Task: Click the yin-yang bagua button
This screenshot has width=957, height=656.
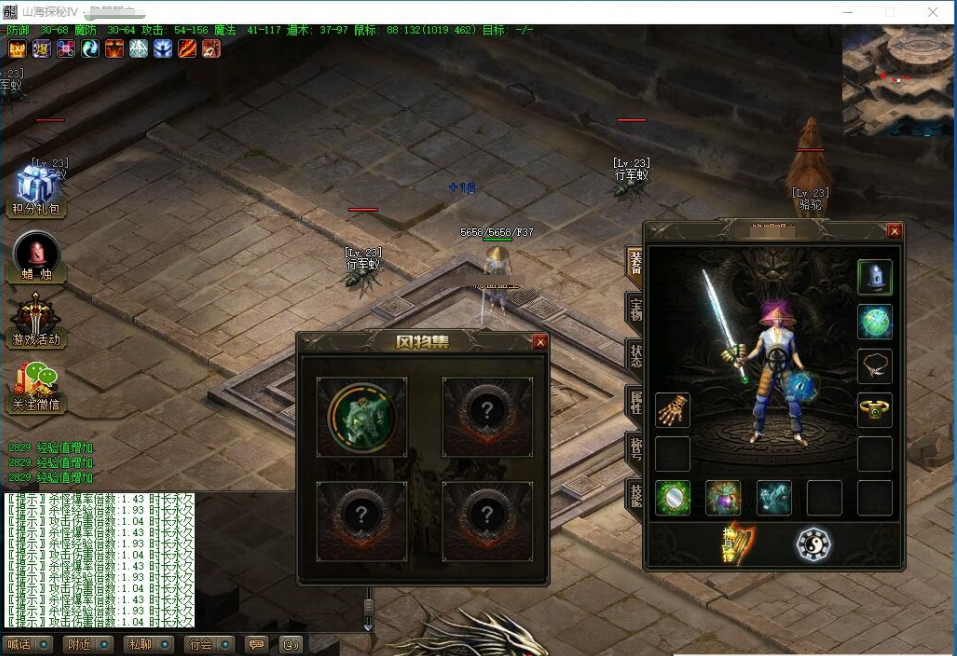Action: coord(812,544)
